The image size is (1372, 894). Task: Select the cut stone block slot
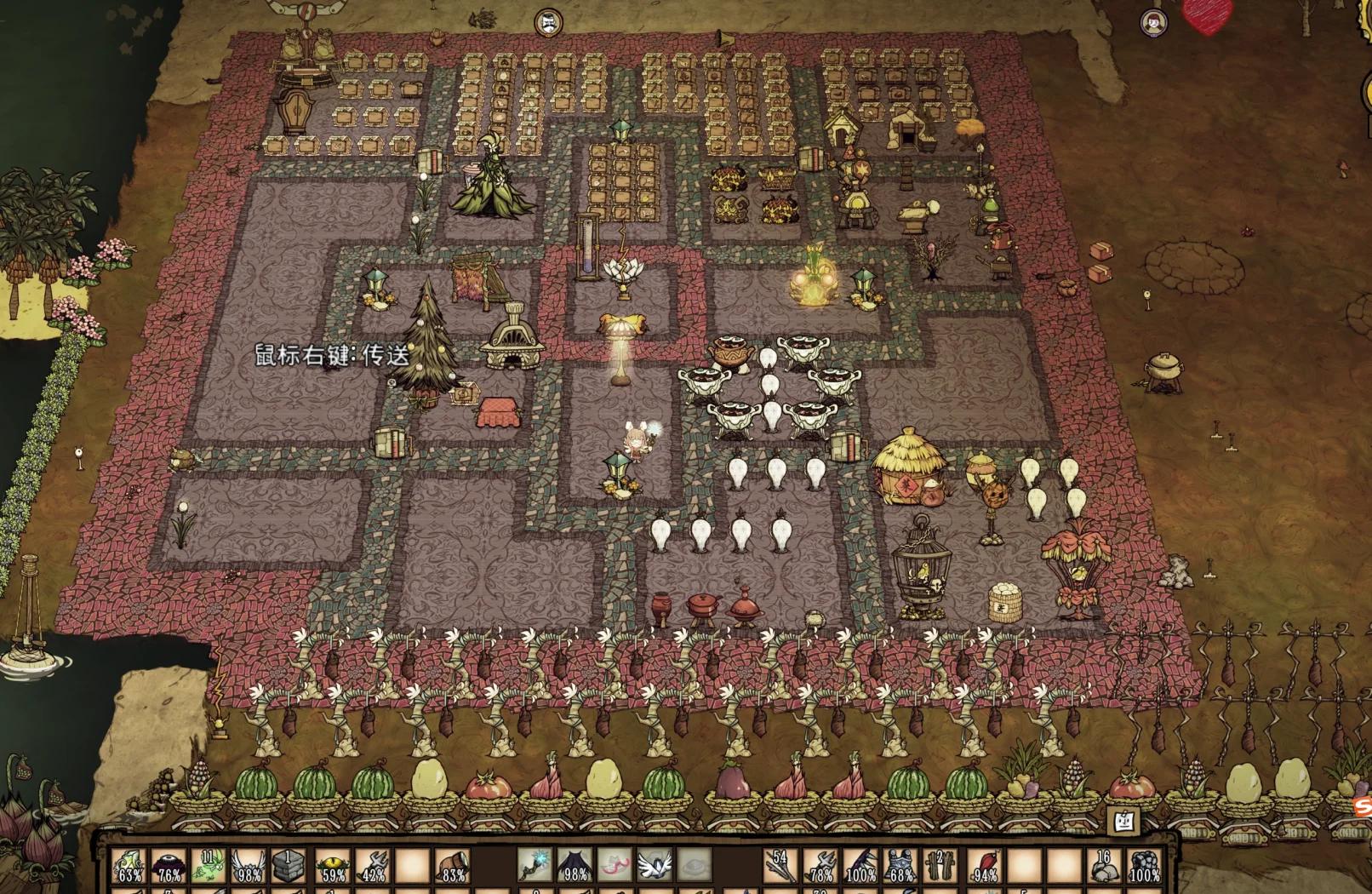tap(290, 866)
